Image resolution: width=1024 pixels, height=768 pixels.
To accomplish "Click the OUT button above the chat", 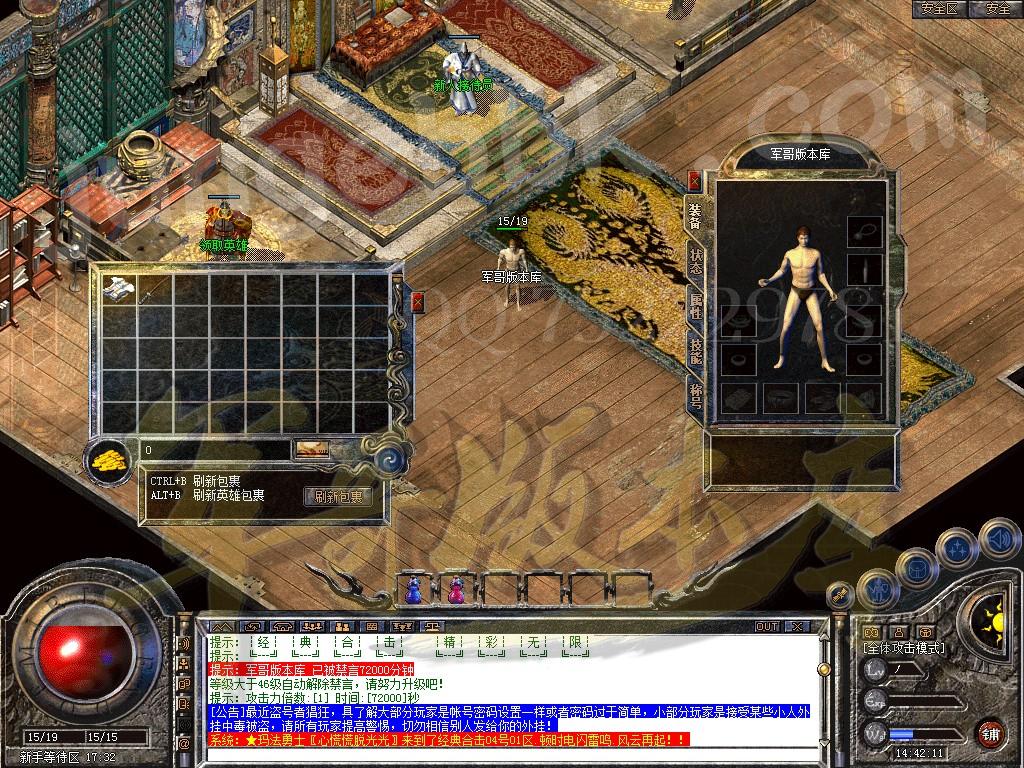I will click(x=767, y=626).
